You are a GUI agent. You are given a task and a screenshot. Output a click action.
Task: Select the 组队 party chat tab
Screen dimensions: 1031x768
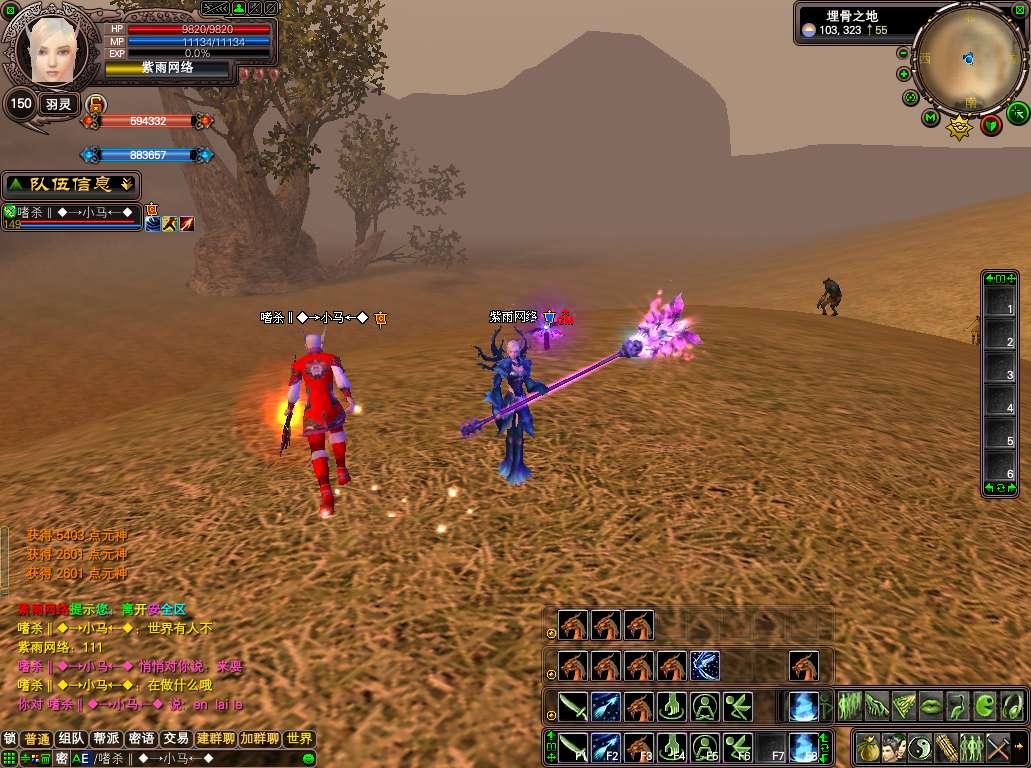71,739
